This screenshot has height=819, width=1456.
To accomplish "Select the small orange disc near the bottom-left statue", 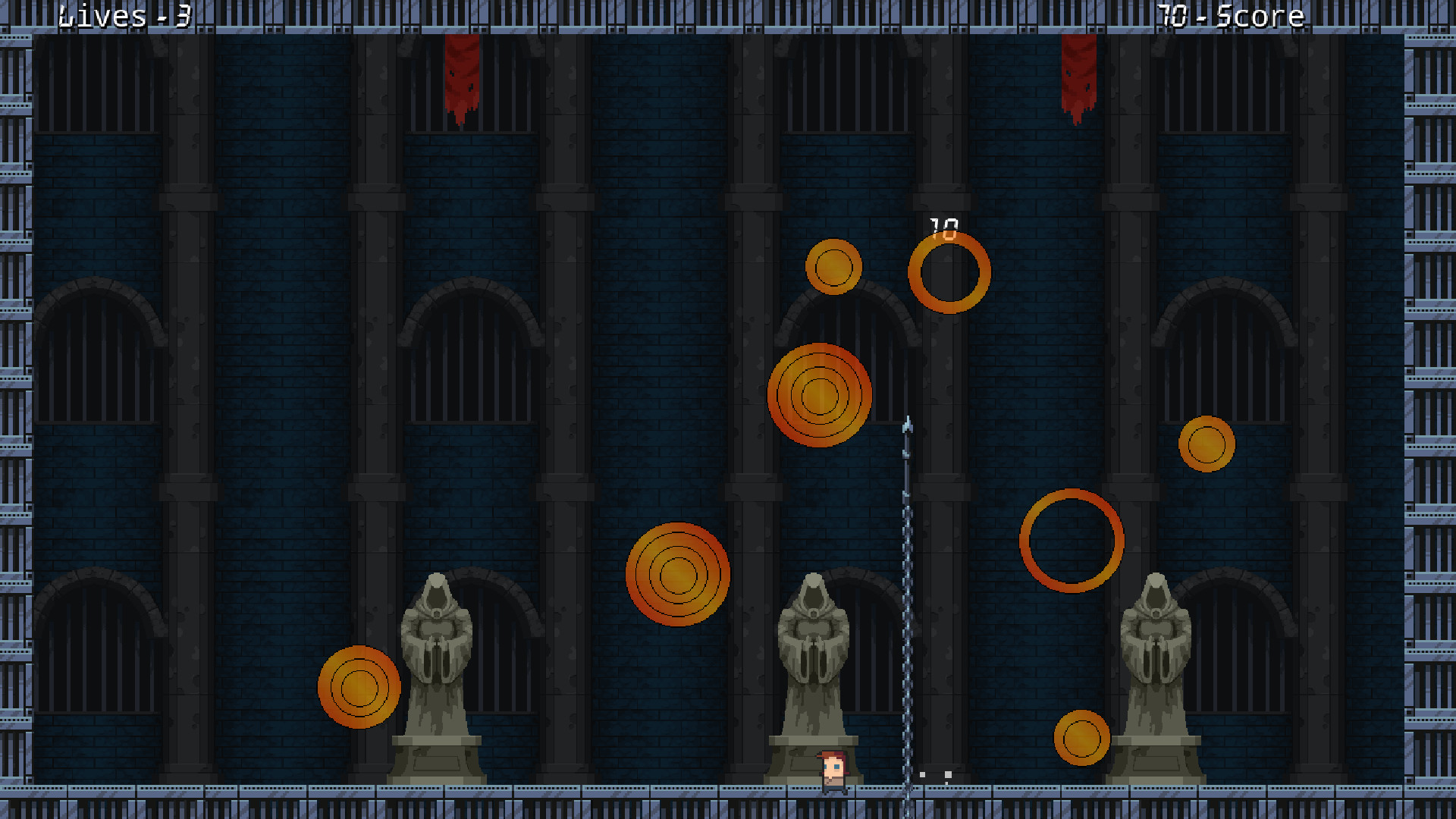I will (359, 685).
